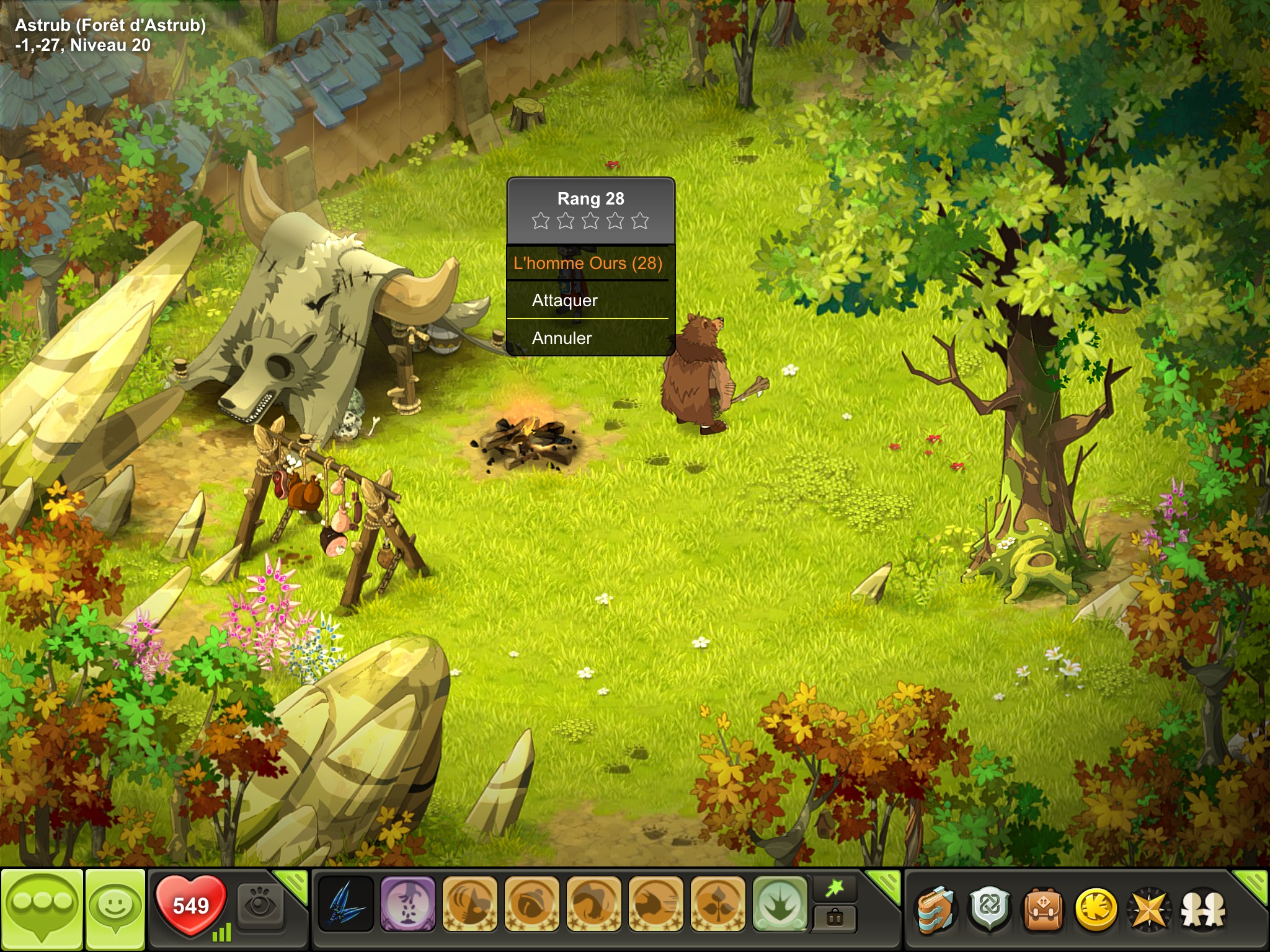
Task: Select the green spiky plant spell
Action: click(779, 904)
